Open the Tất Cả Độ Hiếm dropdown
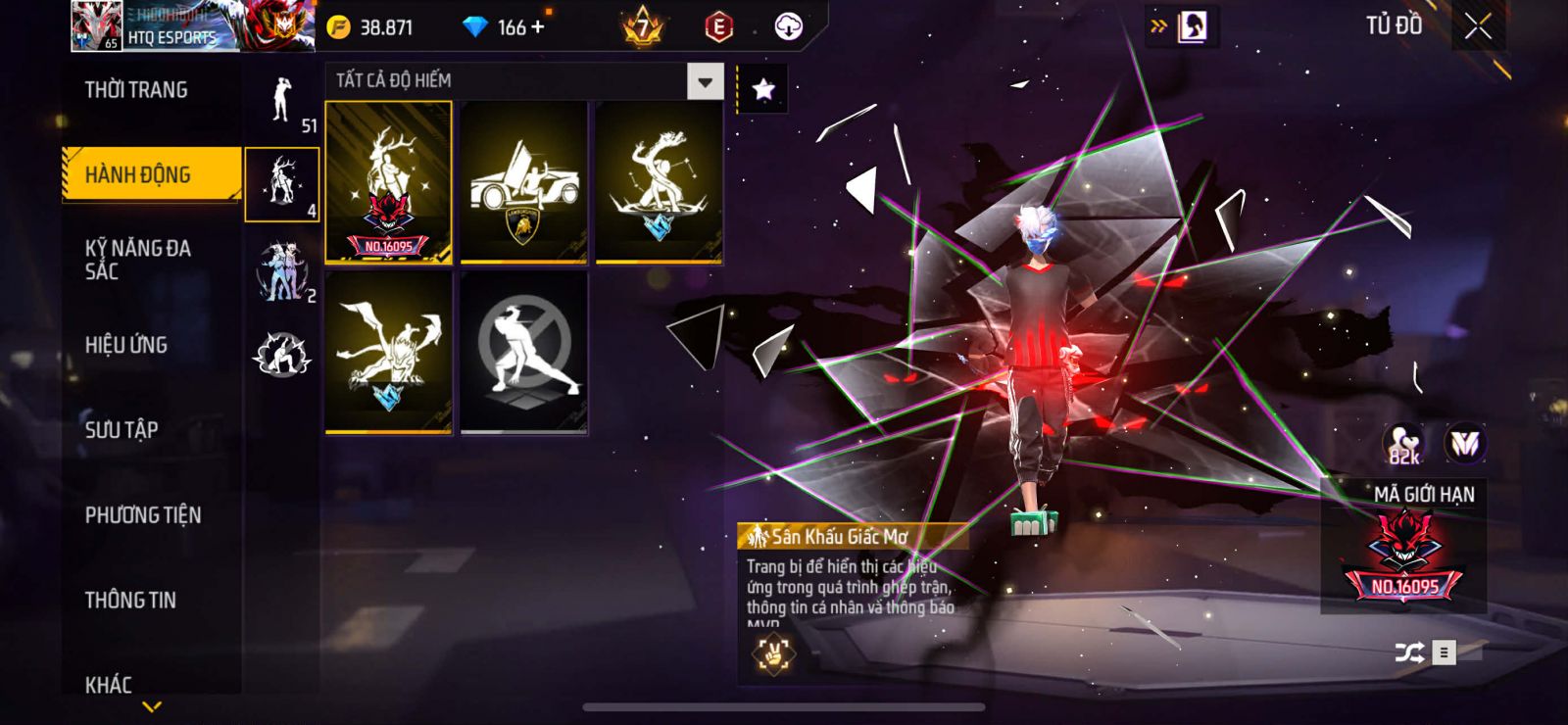 coord(705,81)
